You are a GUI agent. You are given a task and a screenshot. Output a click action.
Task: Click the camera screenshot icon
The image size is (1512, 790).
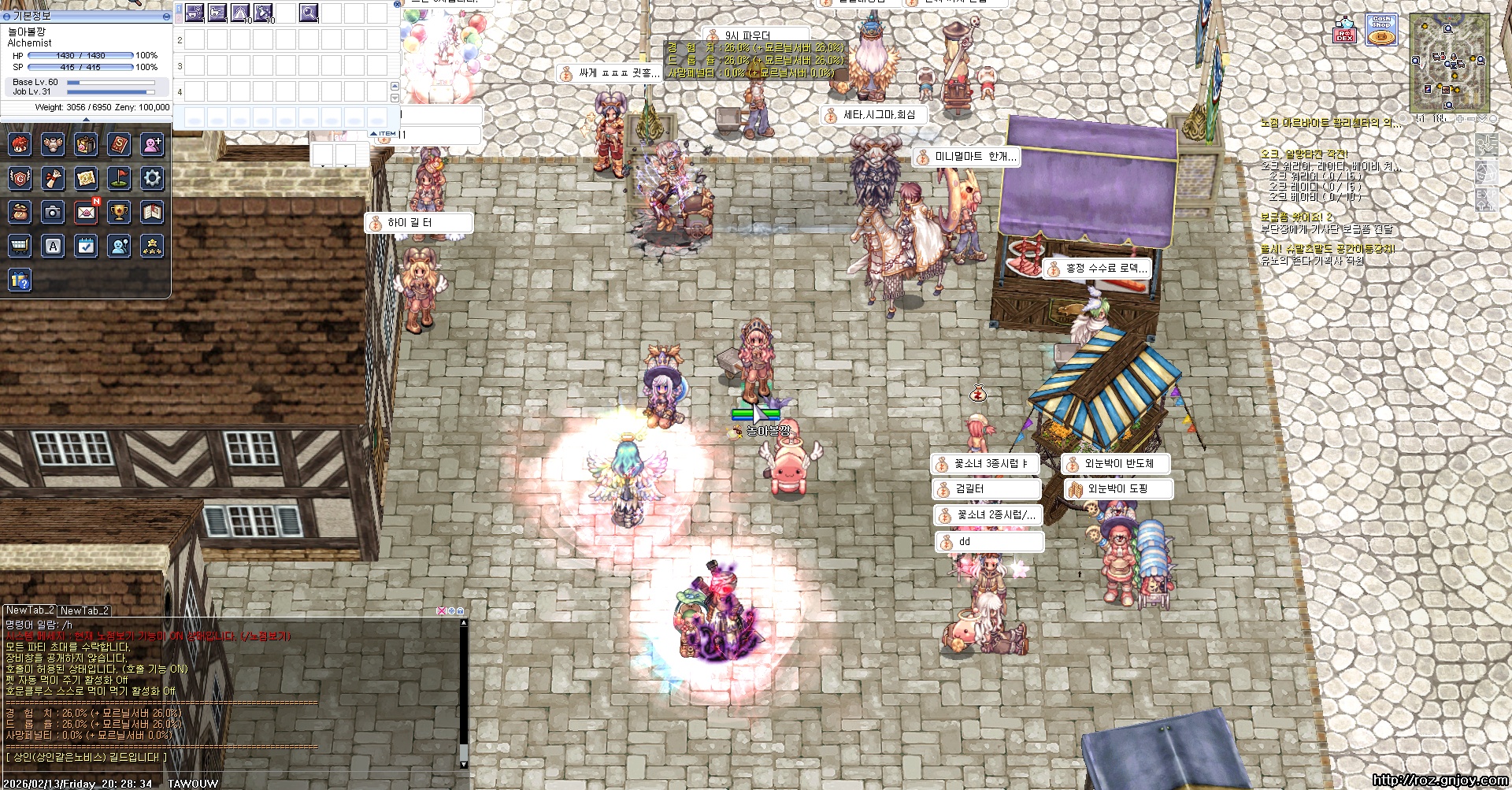click(53, 212)
